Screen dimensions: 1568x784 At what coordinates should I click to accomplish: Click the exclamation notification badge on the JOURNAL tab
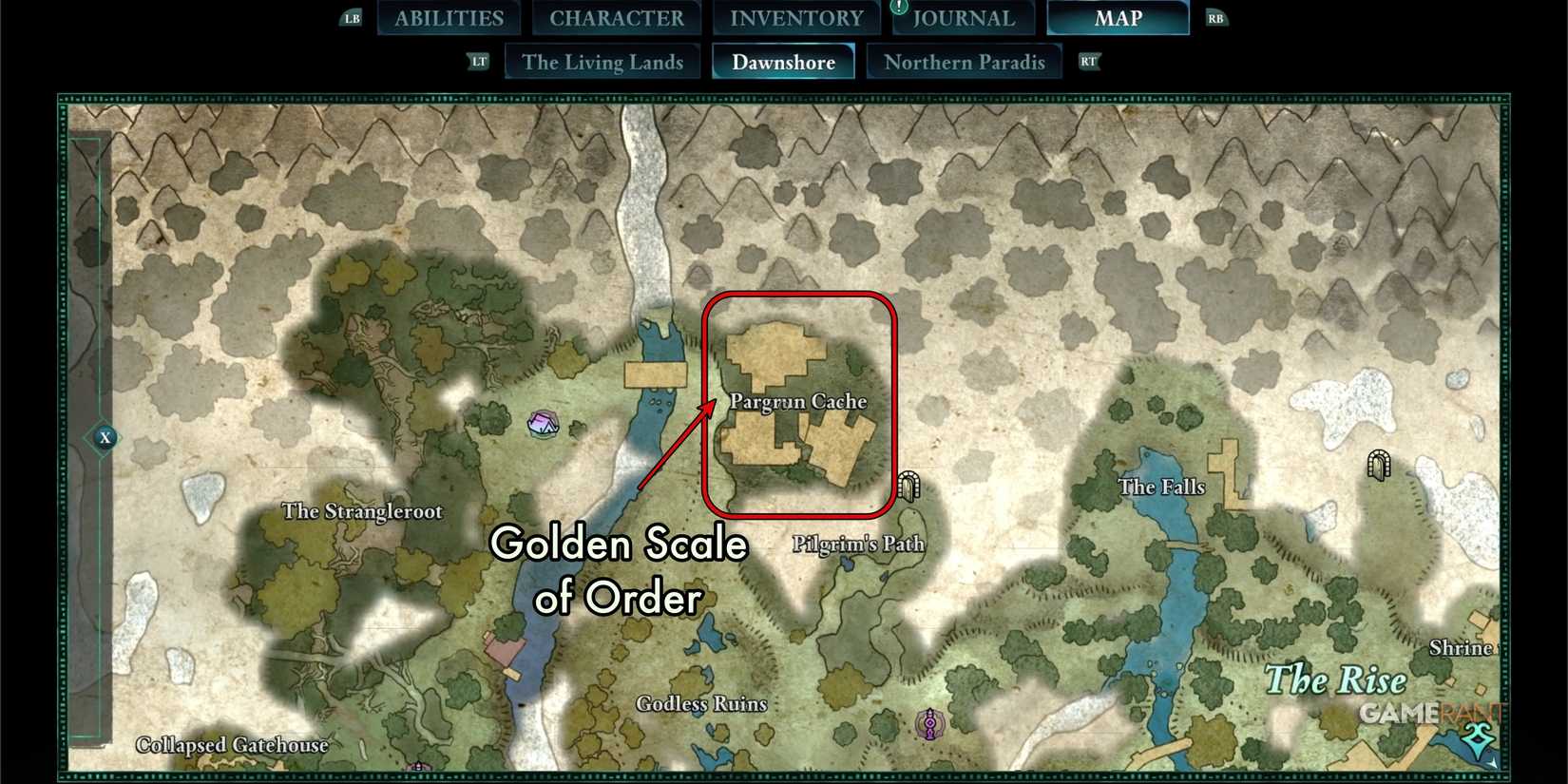[897, 8]
